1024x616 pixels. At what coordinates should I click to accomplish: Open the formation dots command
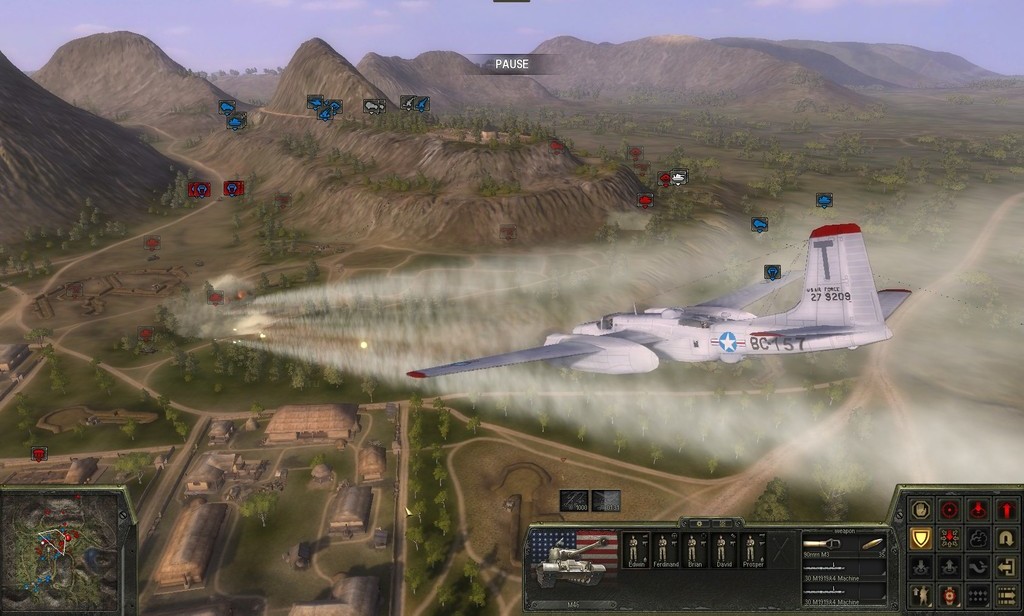pos(977,596)
